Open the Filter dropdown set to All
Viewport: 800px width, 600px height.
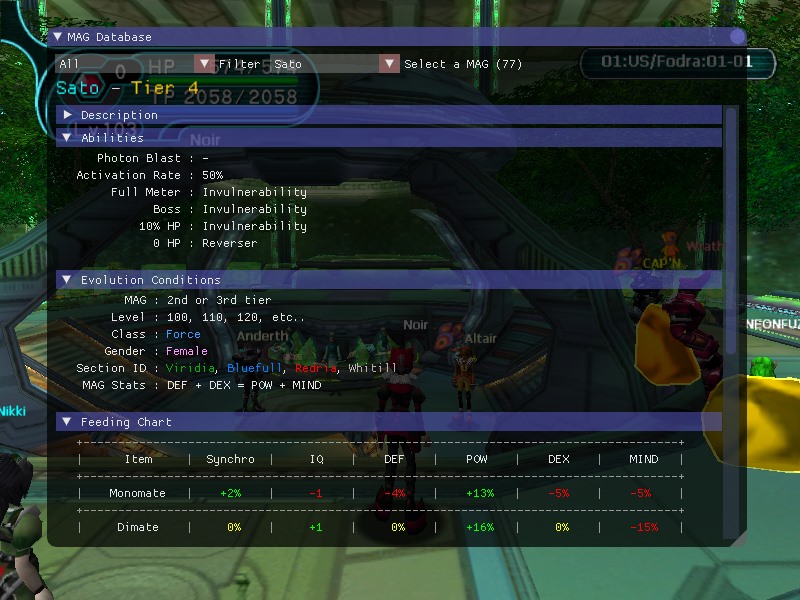pyautogui.click(x=204, y=64)
